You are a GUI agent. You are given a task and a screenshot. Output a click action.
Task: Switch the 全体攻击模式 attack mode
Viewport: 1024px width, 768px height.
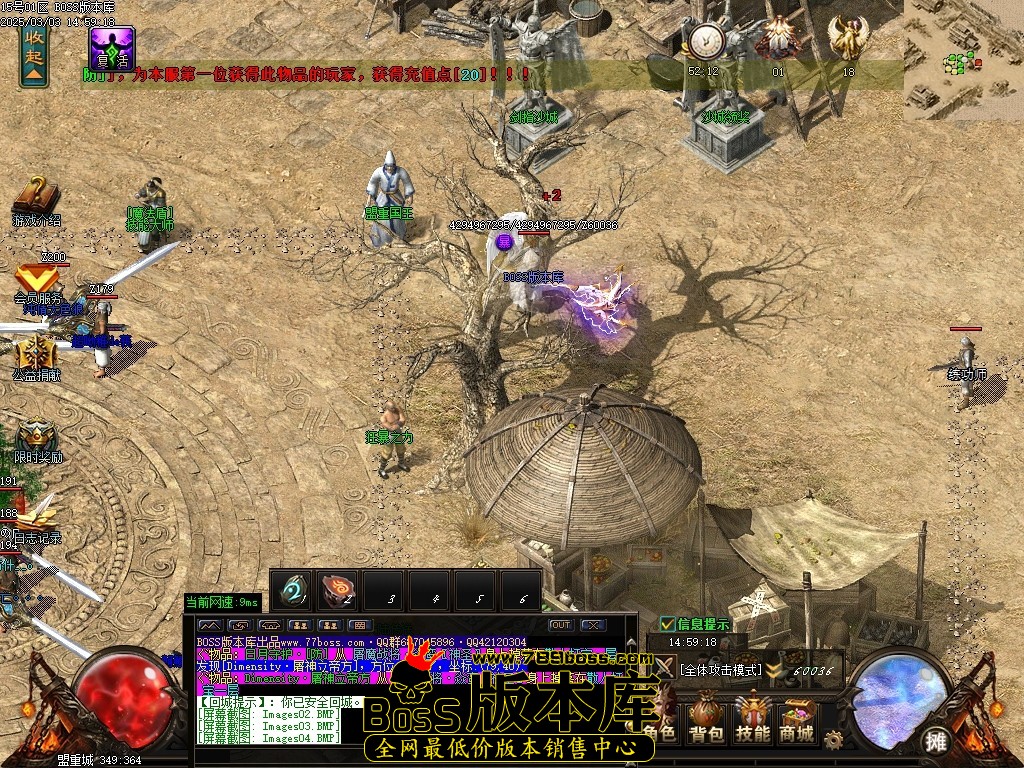720,670
